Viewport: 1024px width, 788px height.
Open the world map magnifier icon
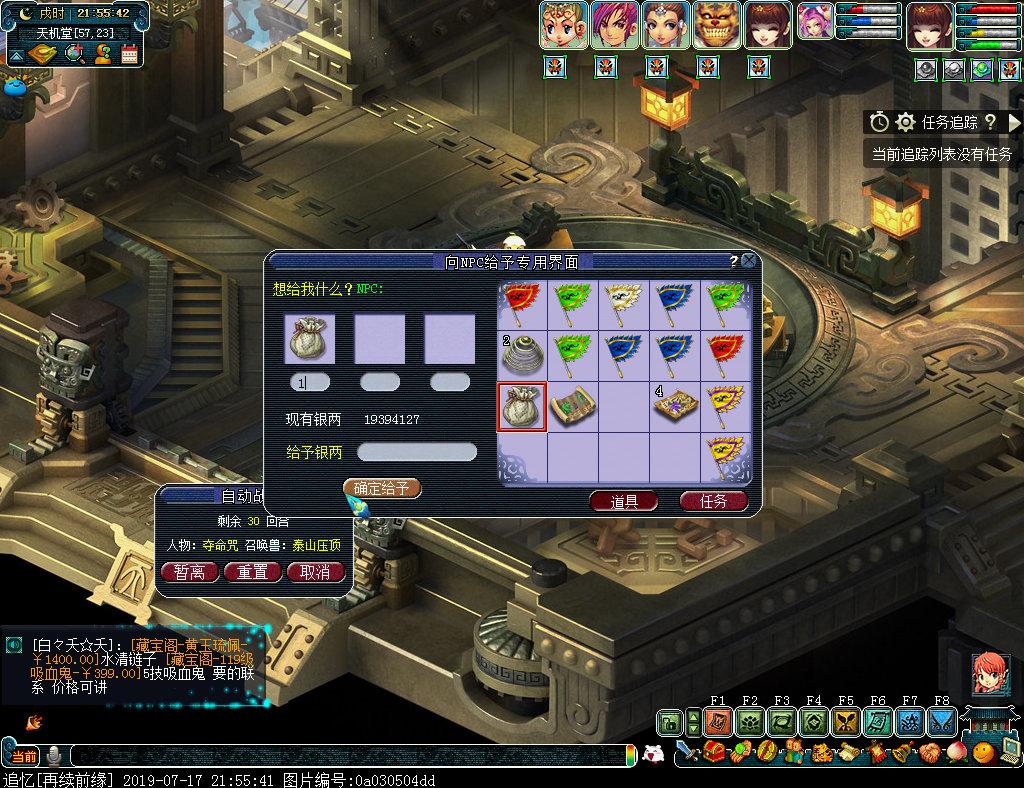[x=74, y=54]
